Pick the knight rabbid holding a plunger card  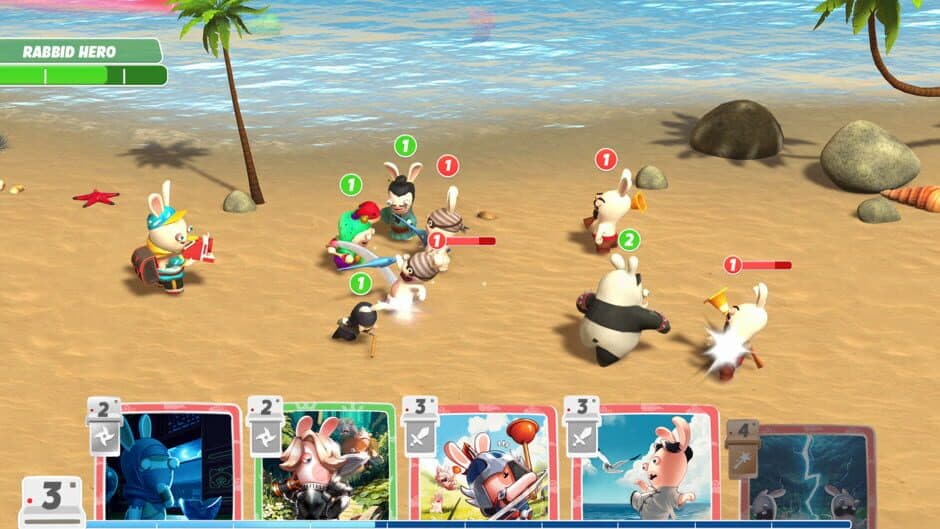(x=483, y=466)
